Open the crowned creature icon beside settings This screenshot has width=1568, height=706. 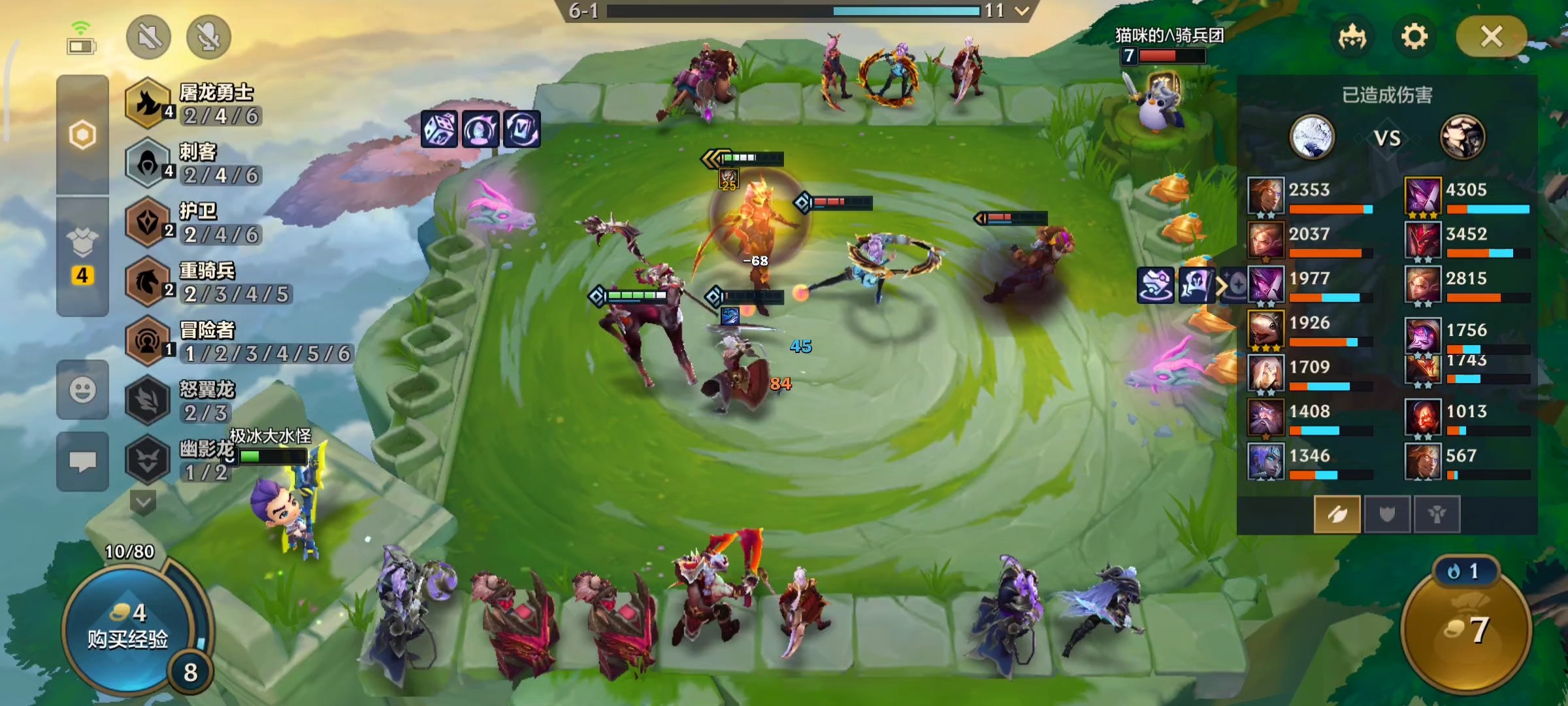1352,37
